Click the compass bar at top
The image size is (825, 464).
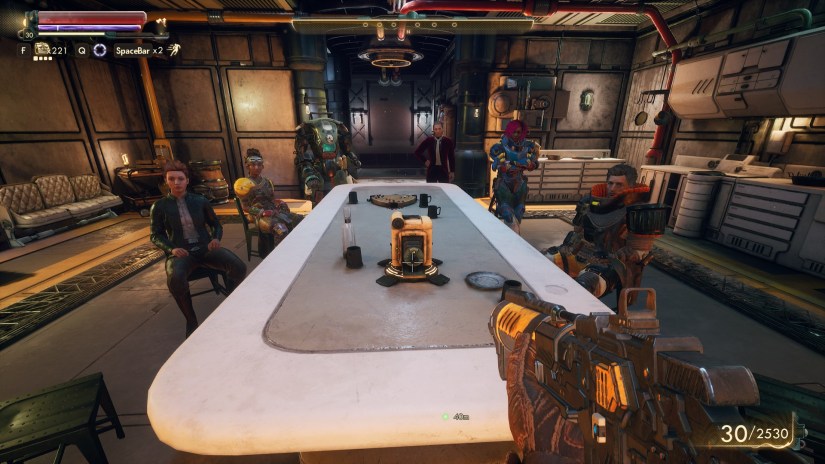pos(412,22)
